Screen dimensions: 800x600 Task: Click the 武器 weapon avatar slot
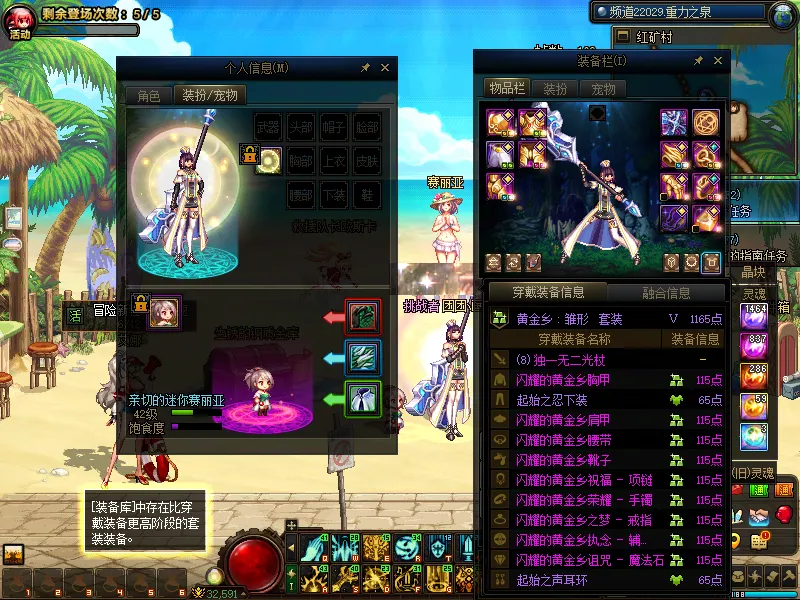pos(268,127)
